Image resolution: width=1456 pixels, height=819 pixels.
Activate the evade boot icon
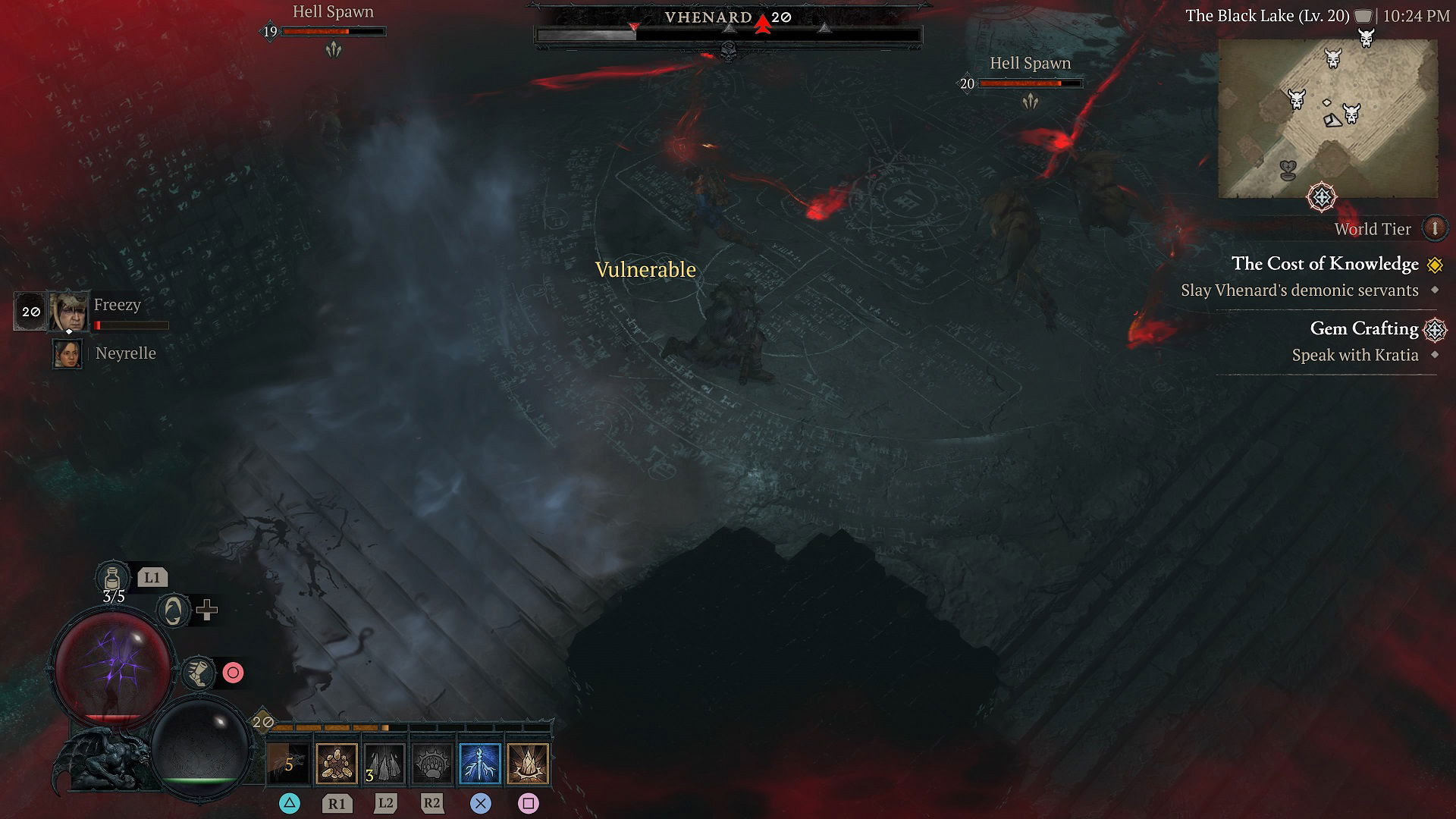198,673
